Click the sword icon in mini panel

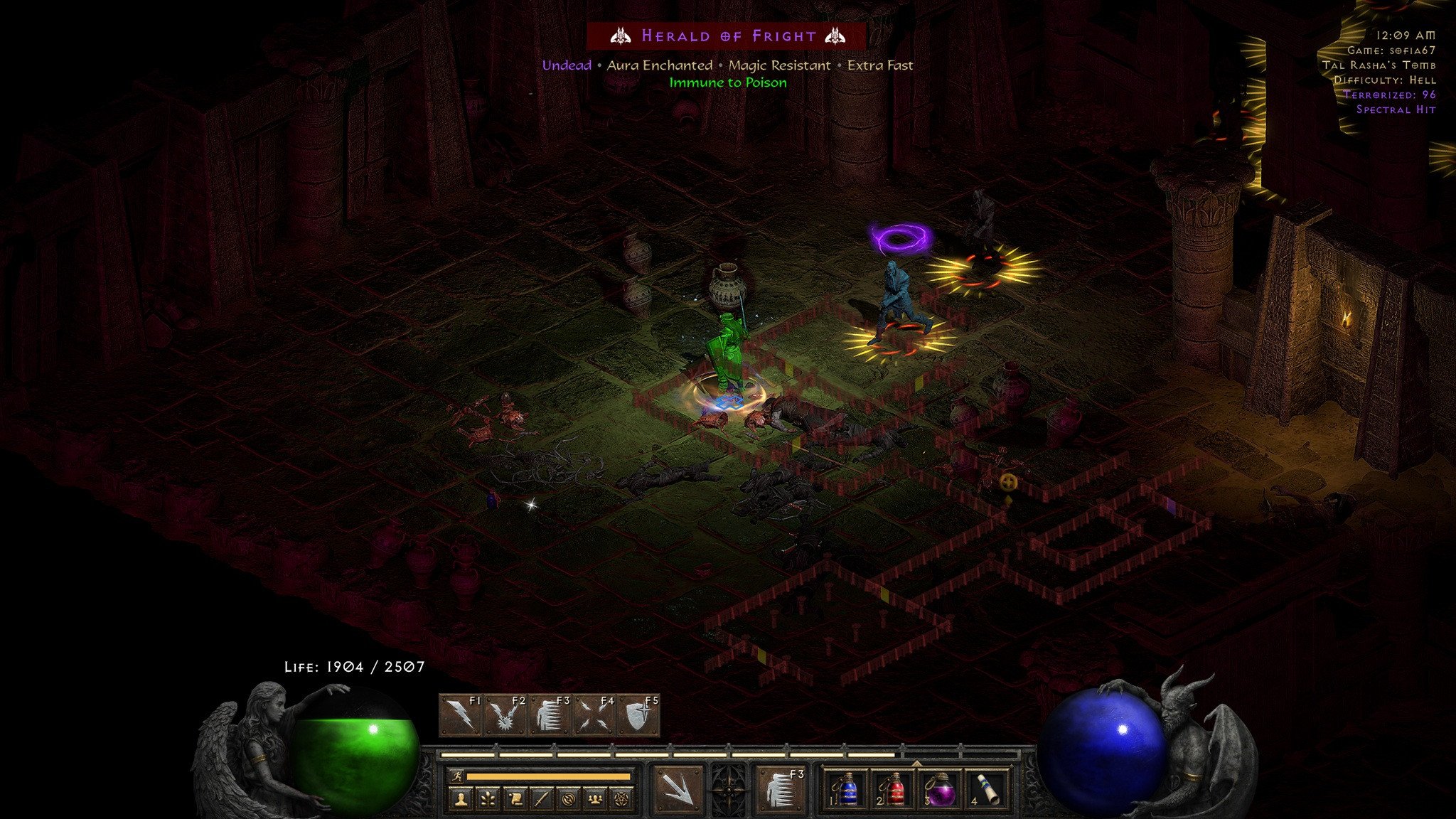pyautogui.click(x=542, y=800)
